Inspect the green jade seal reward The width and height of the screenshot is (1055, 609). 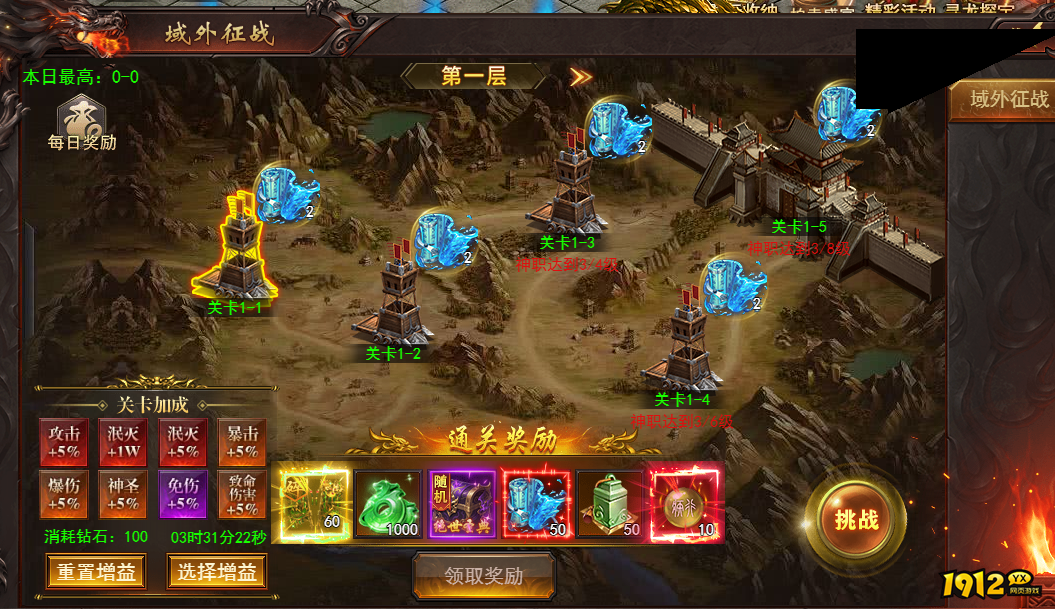coord(610,506)
